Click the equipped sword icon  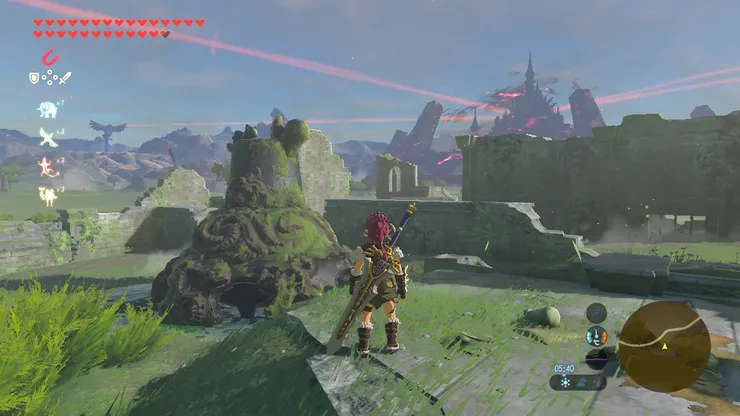65,77
